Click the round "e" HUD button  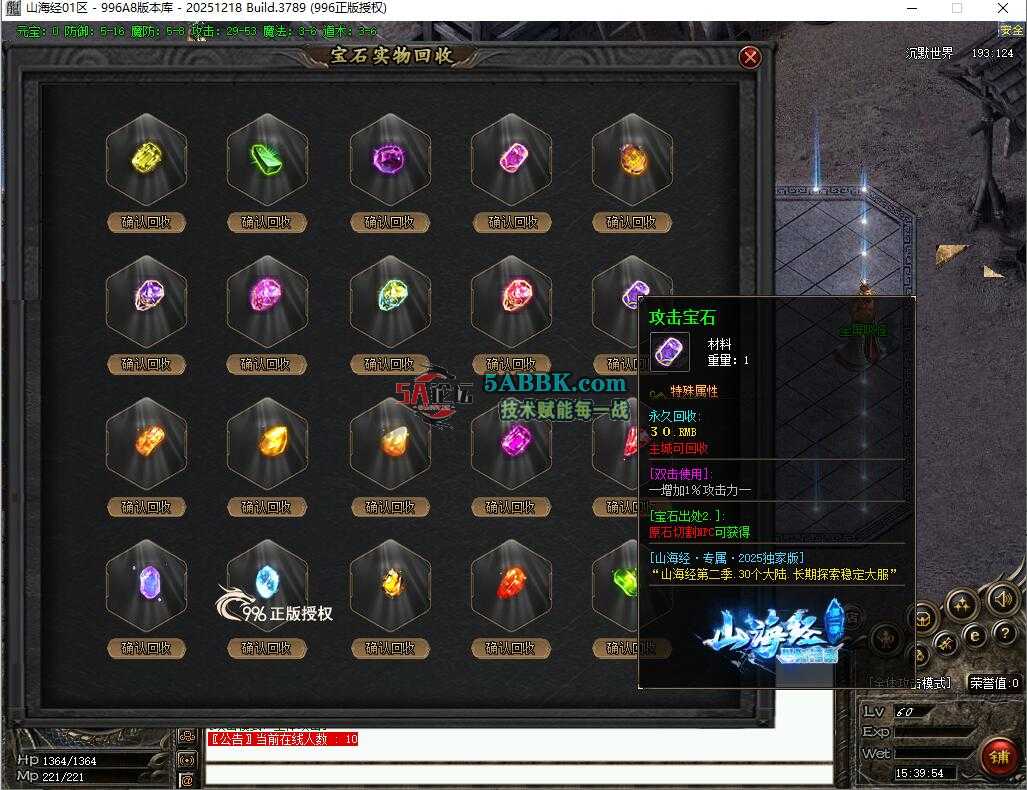click(975, 634)
